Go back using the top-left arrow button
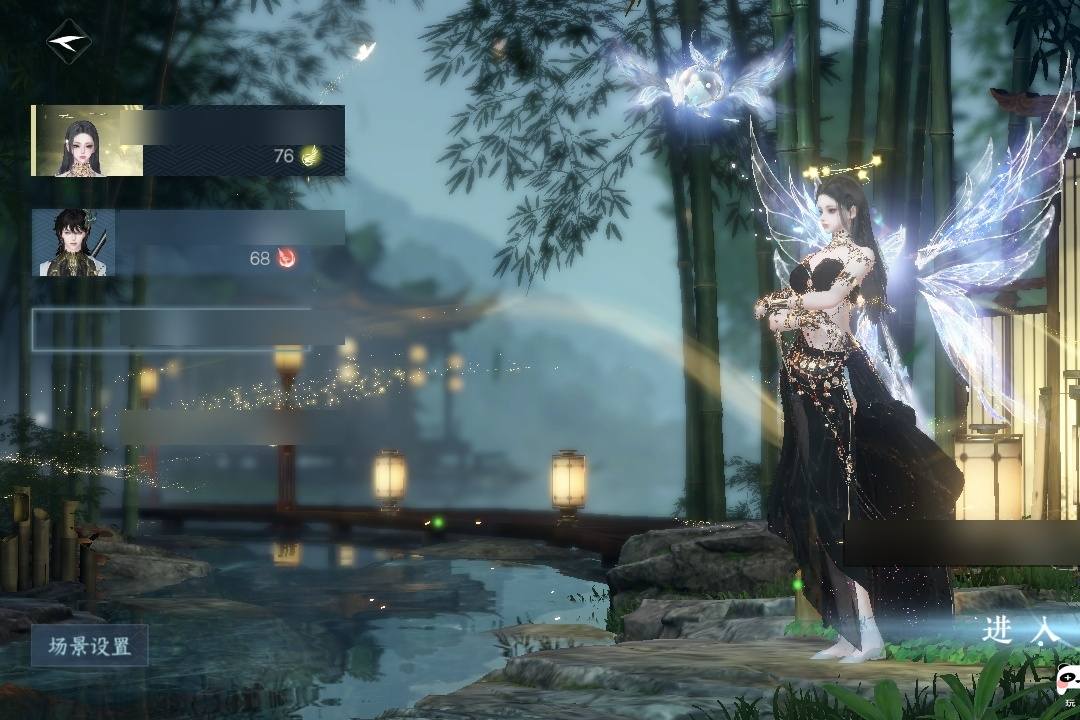Image resolution: width=1080 pixels, height=720 pixels. (68, 42)
